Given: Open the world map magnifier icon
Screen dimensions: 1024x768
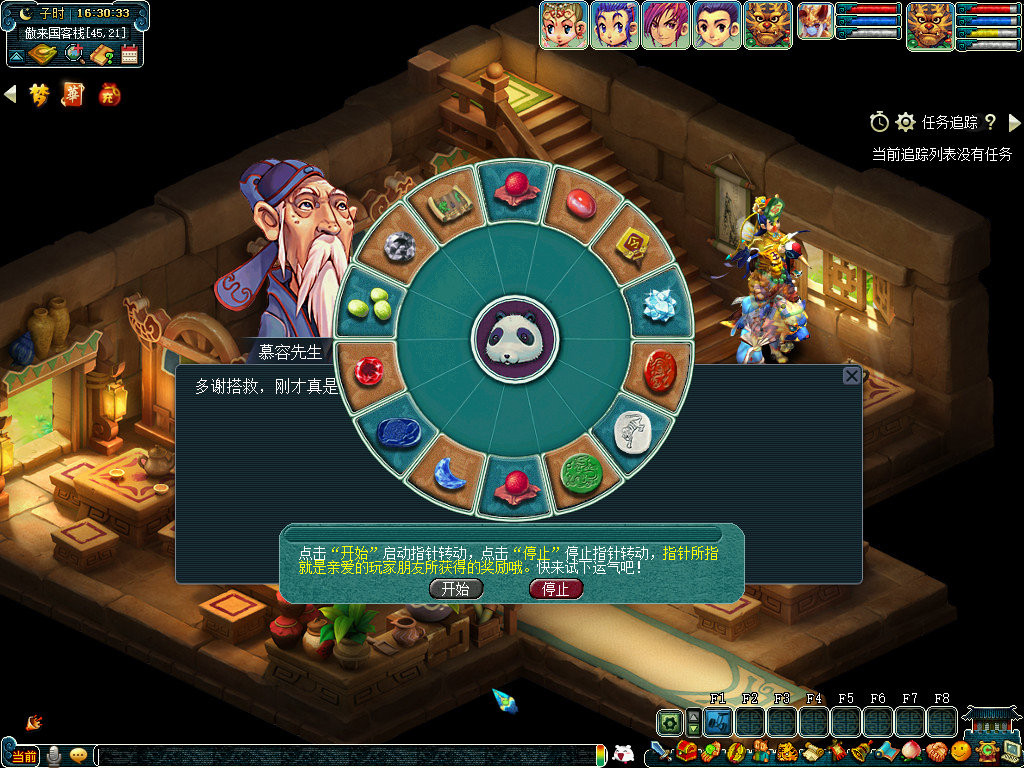Looking at the screenshot, I should click(x=74, y=55).
